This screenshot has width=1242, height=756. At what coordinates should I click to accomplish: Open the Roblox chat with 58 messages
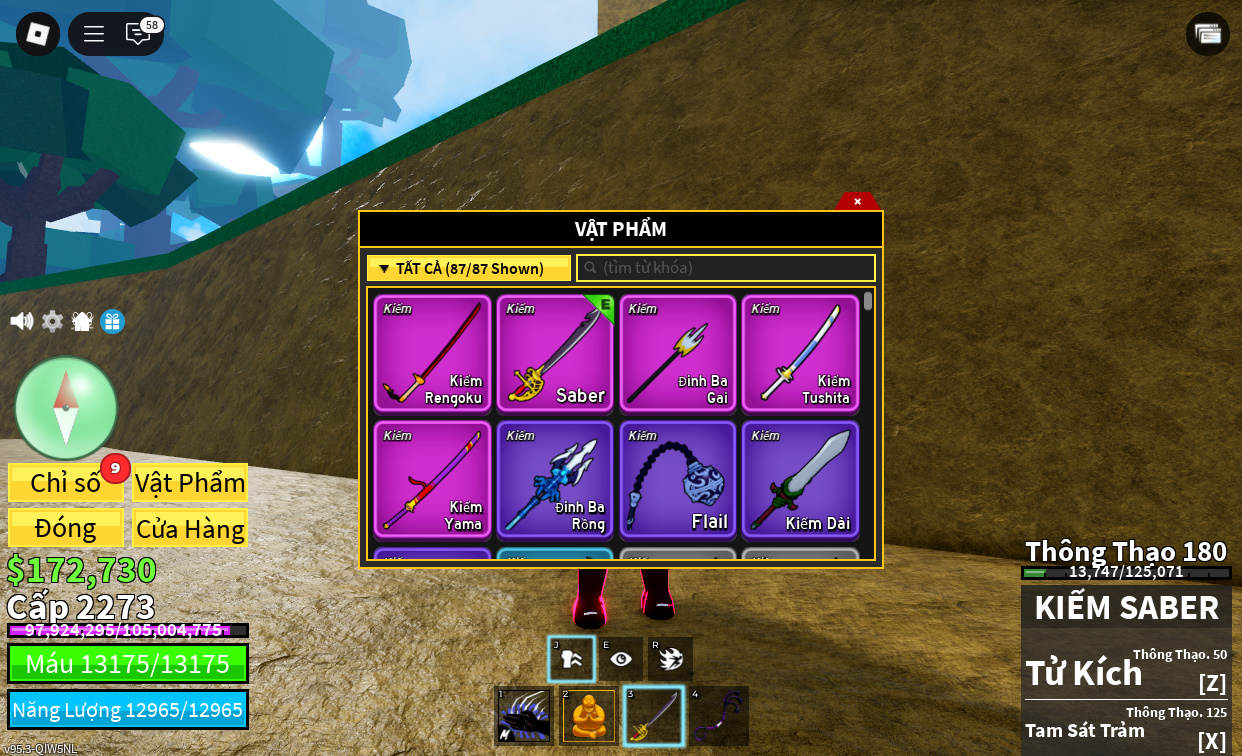[x=138, y=34]
